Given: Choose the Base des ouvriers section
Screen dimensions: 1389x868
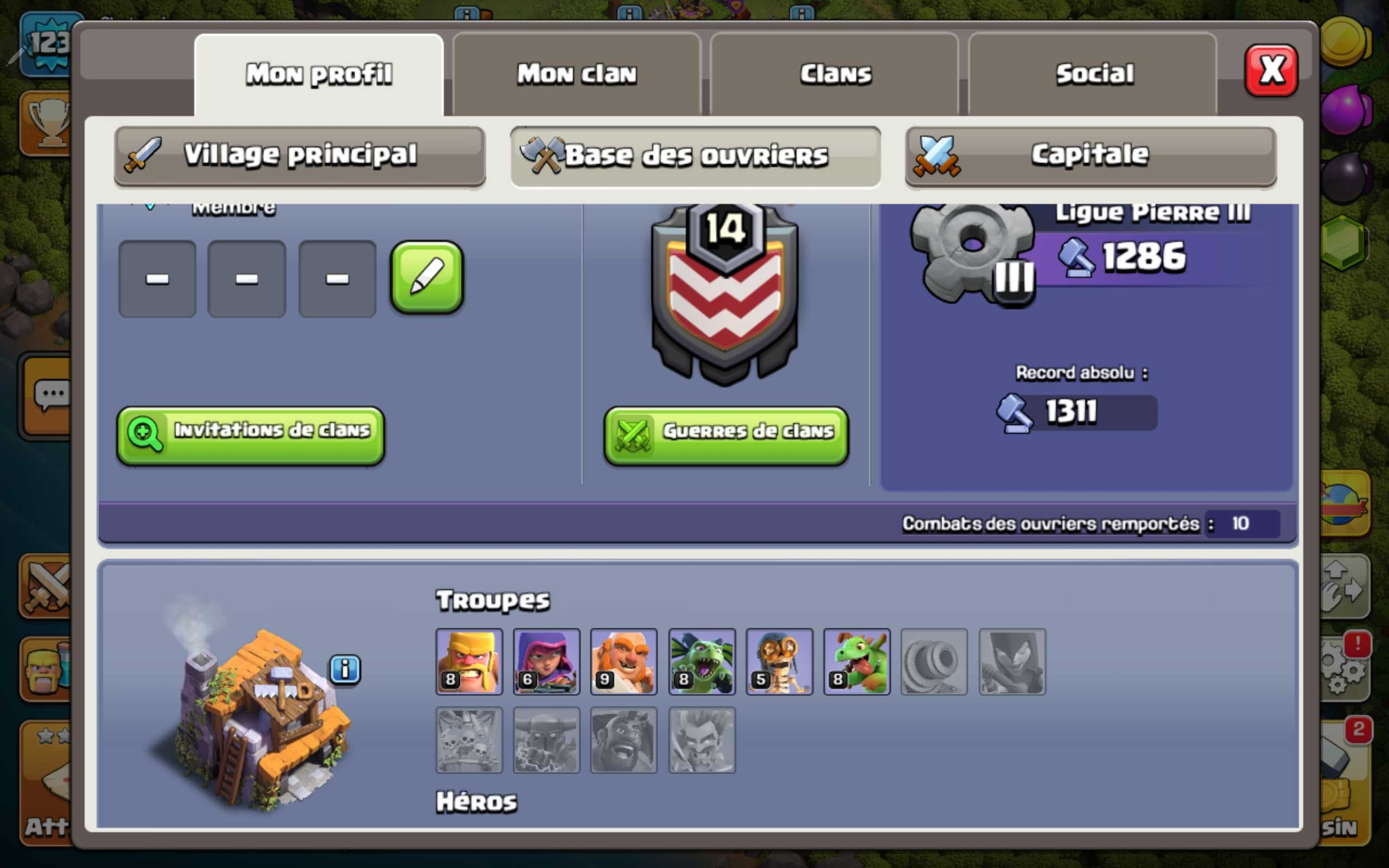Looking at the screenshot, I should tap(695, 156).
